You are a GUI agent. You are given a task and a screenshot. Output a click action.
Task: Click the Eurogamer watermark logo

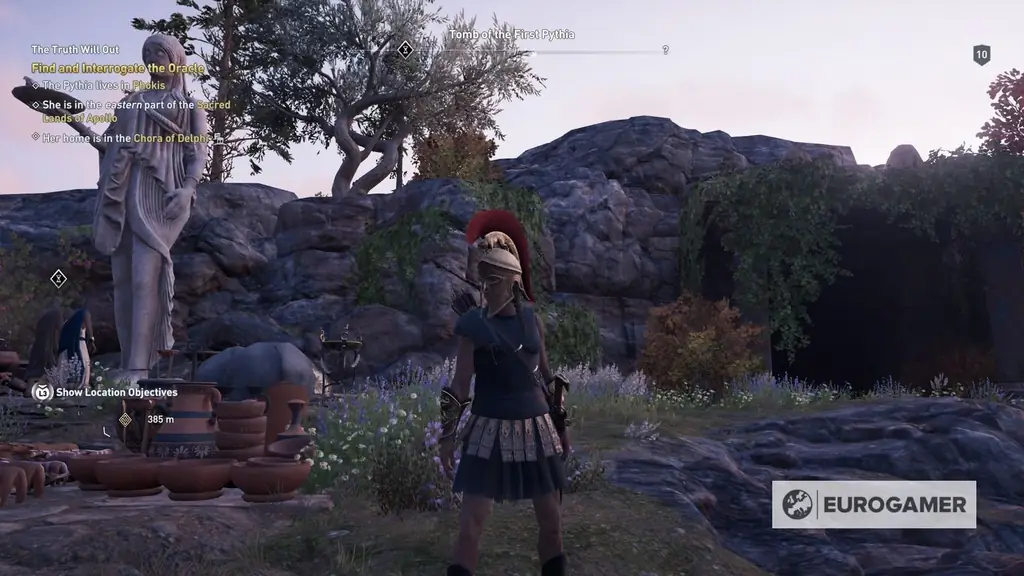(873, 504)
